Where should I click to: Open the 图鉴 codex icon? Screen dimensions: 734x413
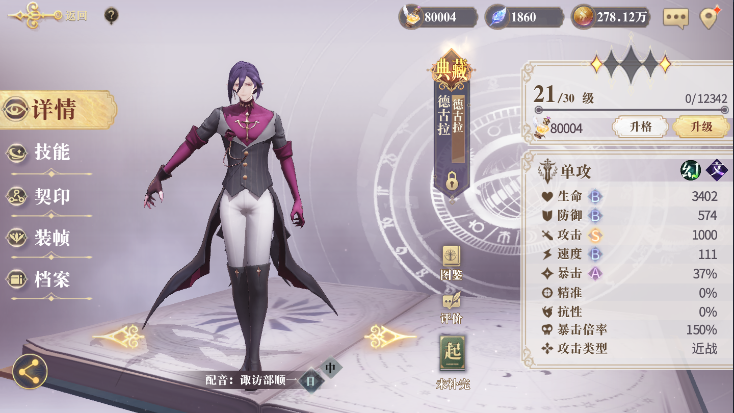pyautogui.click(x=451, y=260)
